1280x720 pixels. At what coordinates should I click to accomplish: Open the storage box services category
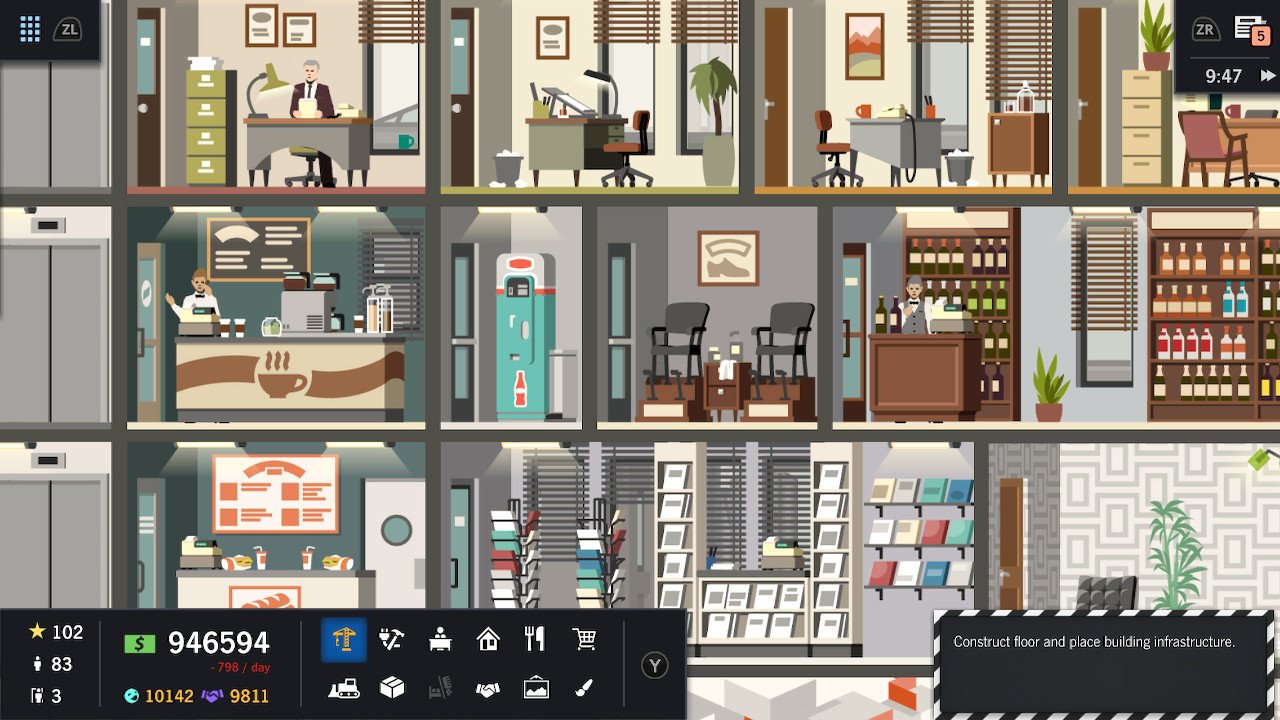(x=393, y=688)
